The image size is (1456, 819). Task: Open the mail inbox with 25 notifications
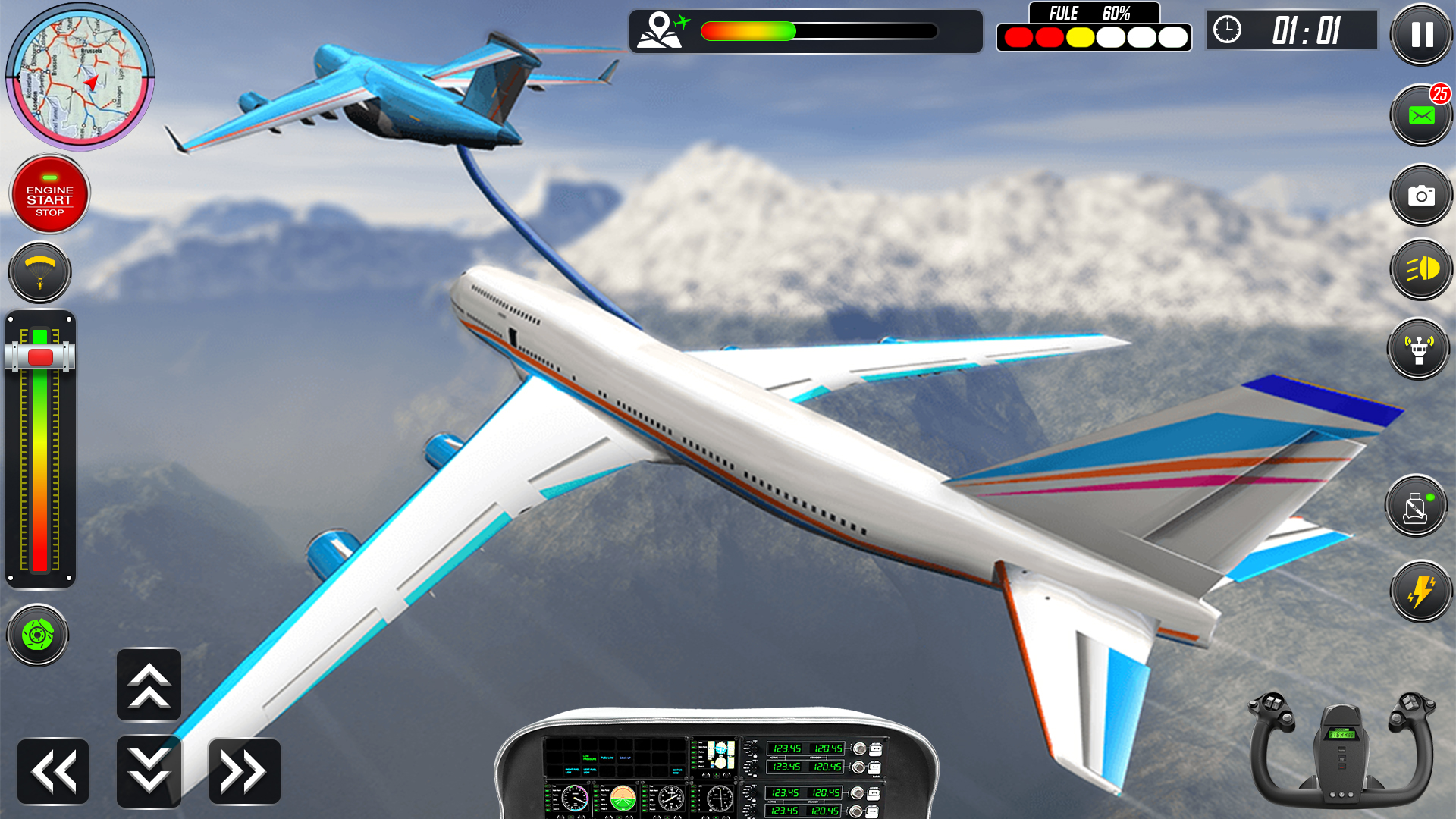(1421, 115)
